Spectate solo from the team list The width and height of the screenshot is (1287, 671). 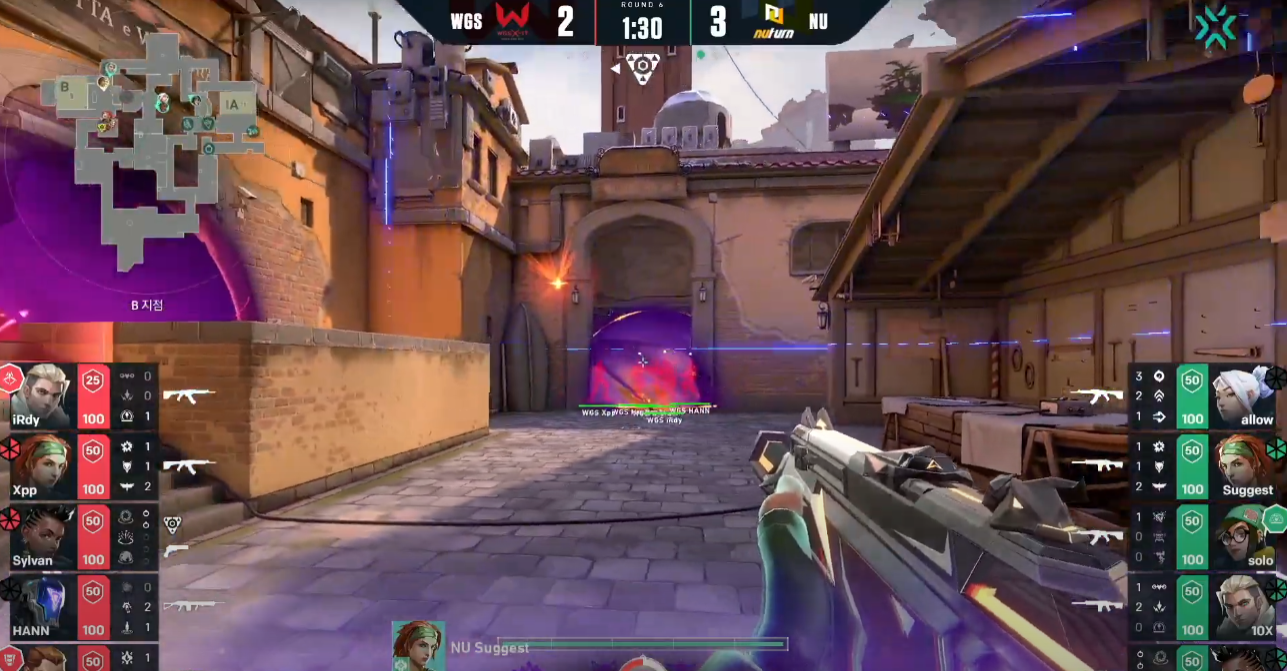pos(1205,536)
